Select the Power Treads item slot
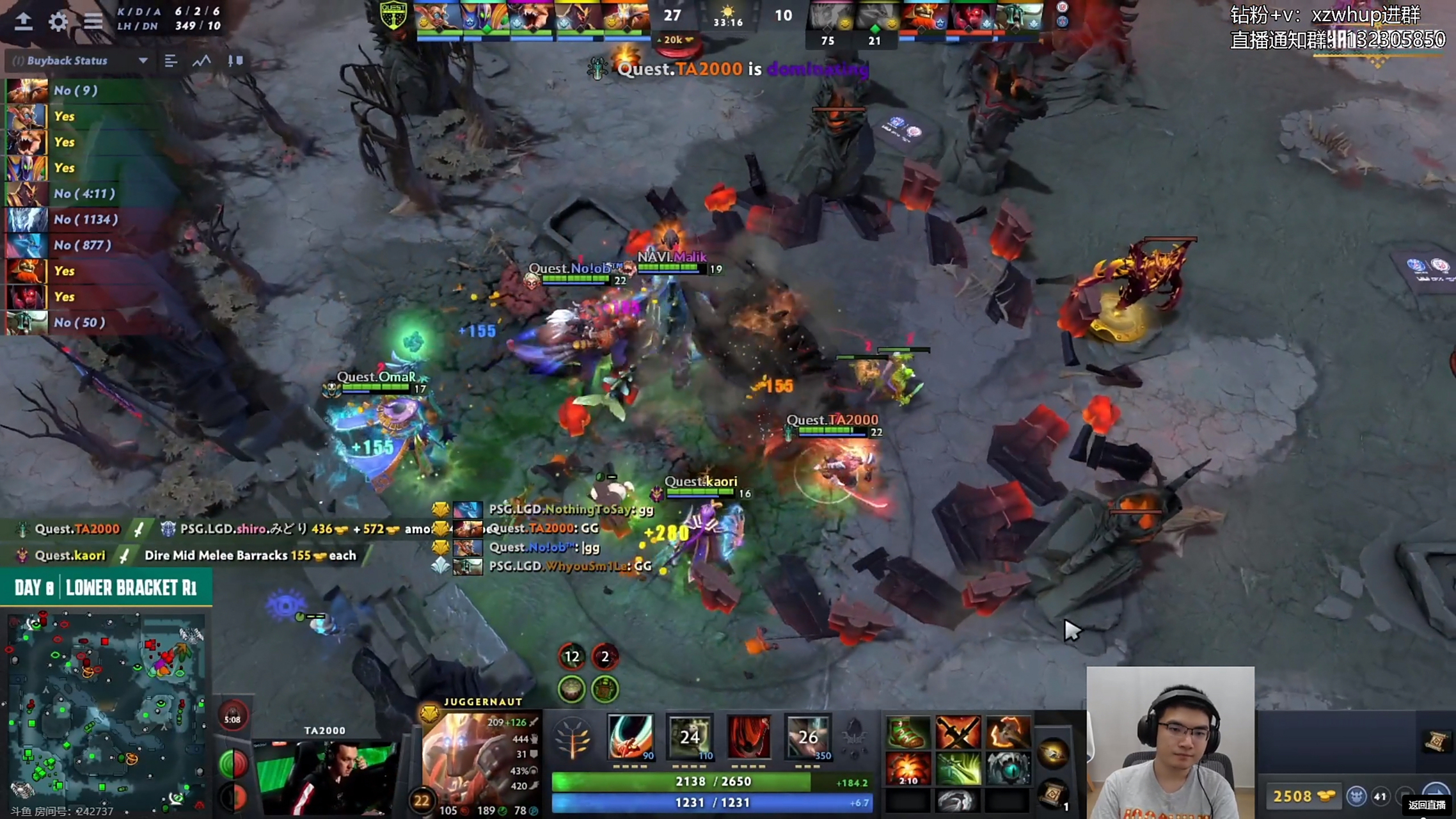Viewport: 1456px width, 819px height. (907, 733)
